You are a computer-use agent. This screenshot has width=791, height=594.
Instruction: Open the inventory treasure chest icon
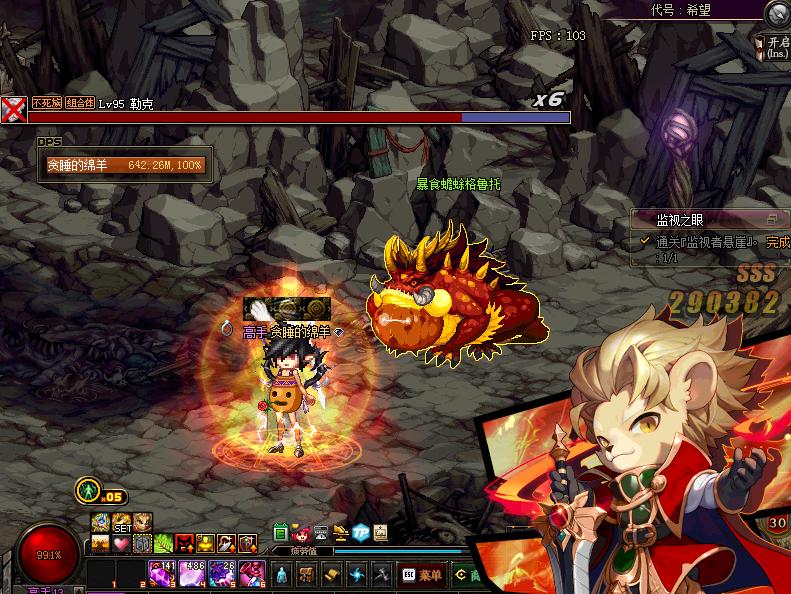(307, 574)
